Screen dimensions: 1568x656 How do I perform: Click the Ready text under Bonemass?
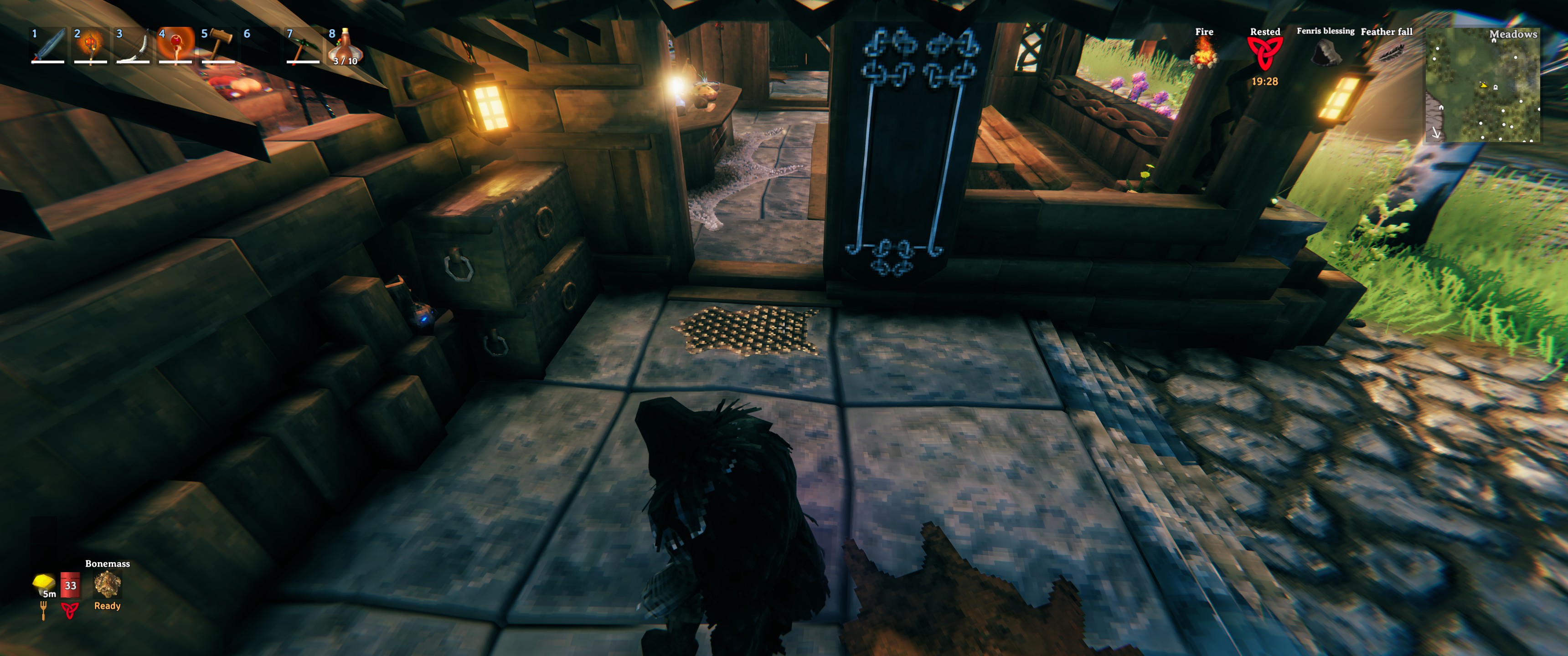(x=107, y=605)
